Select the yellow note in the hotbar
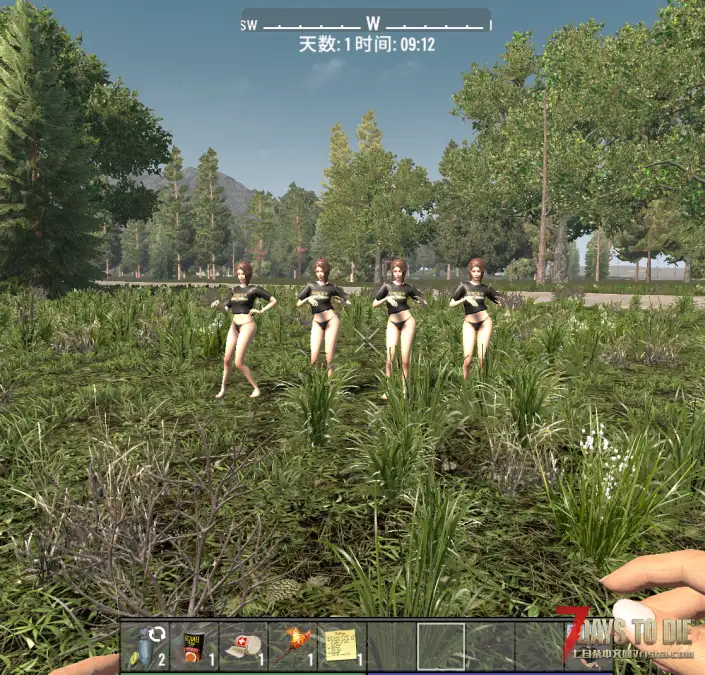Screen dimensions: 705x675 342,645
